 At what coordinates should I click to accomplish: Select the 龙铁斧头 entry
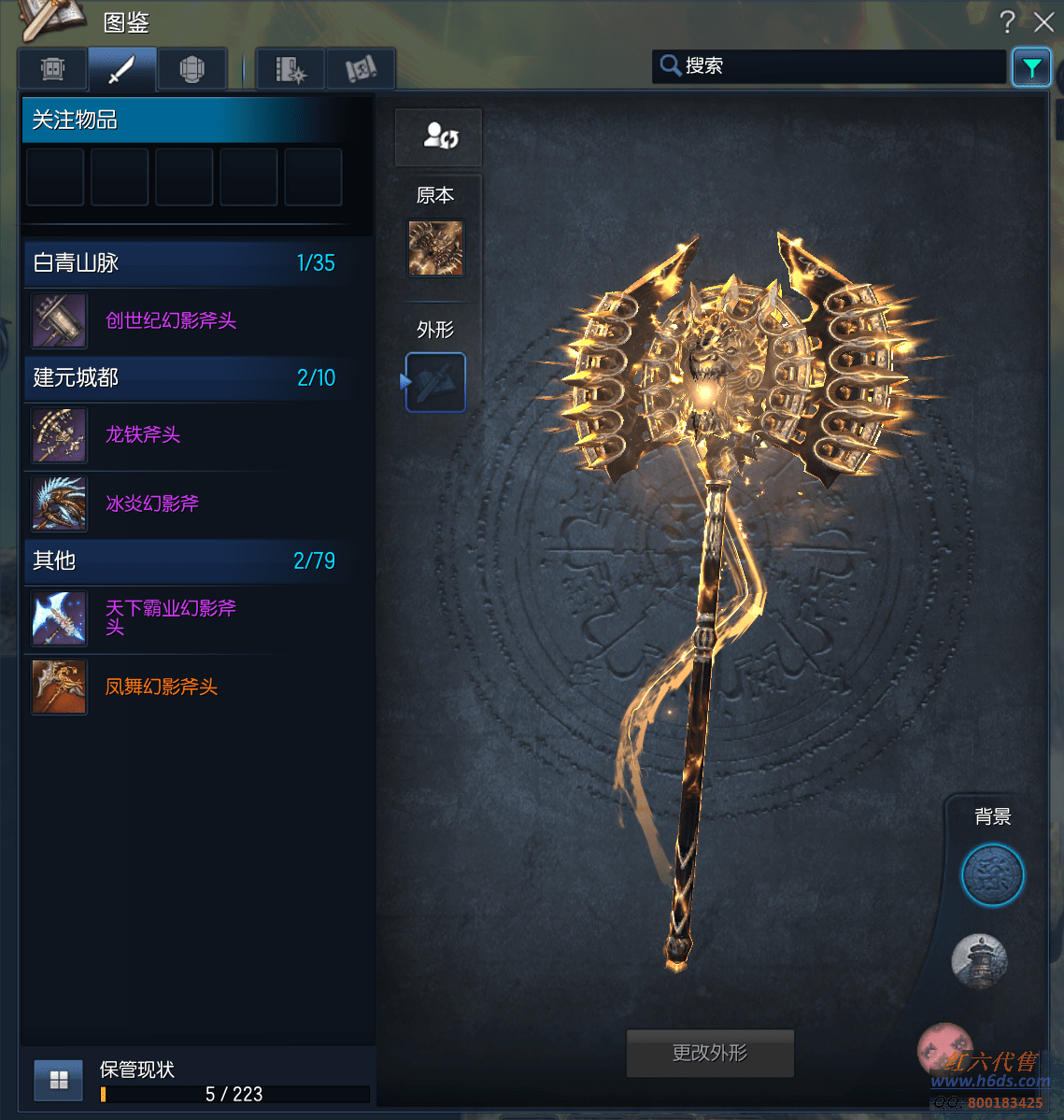point(143,434)
